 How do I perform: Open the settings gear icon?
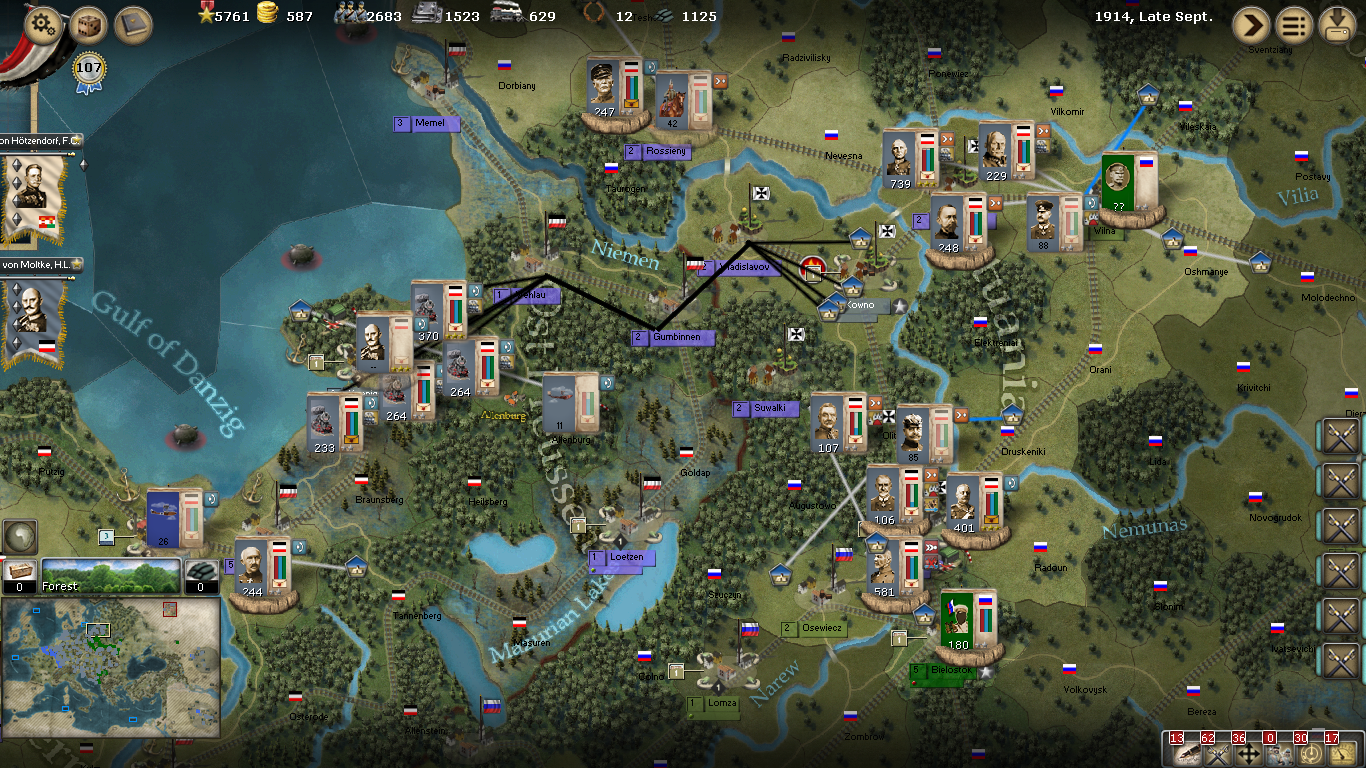coord(41,23)
